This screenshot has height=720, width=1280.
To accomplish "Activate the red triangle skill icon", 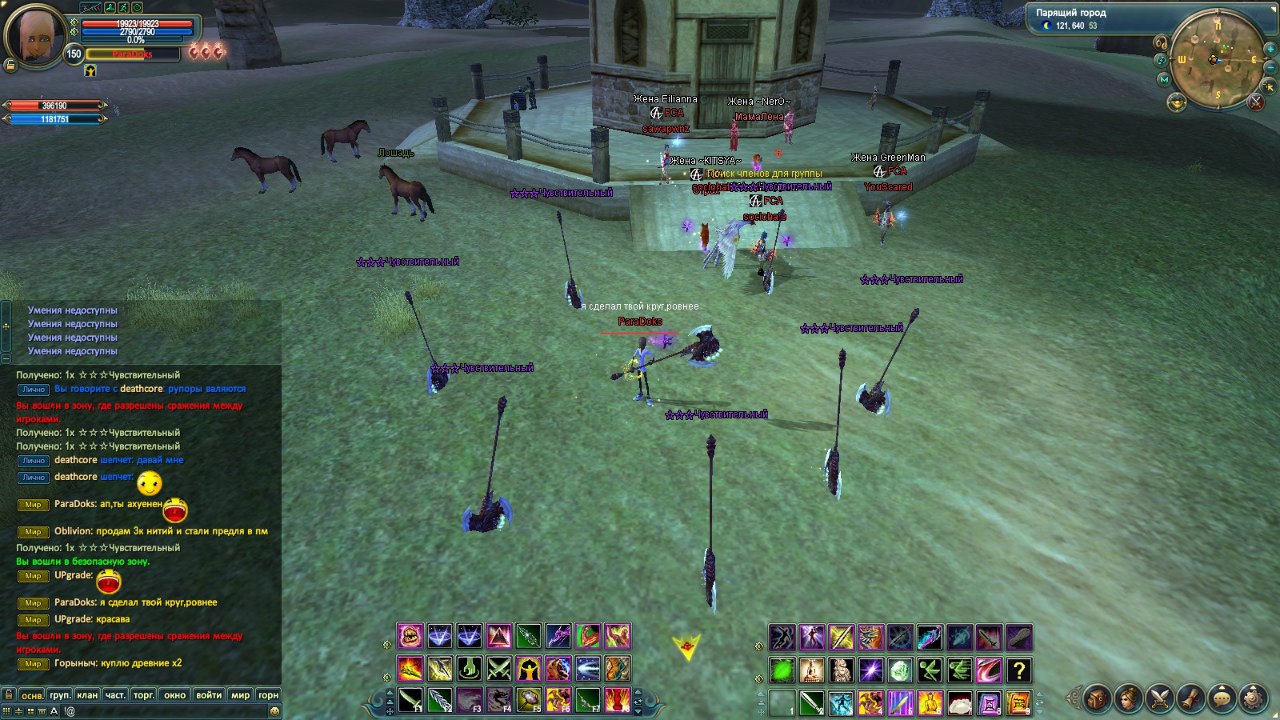I will 499,637.
